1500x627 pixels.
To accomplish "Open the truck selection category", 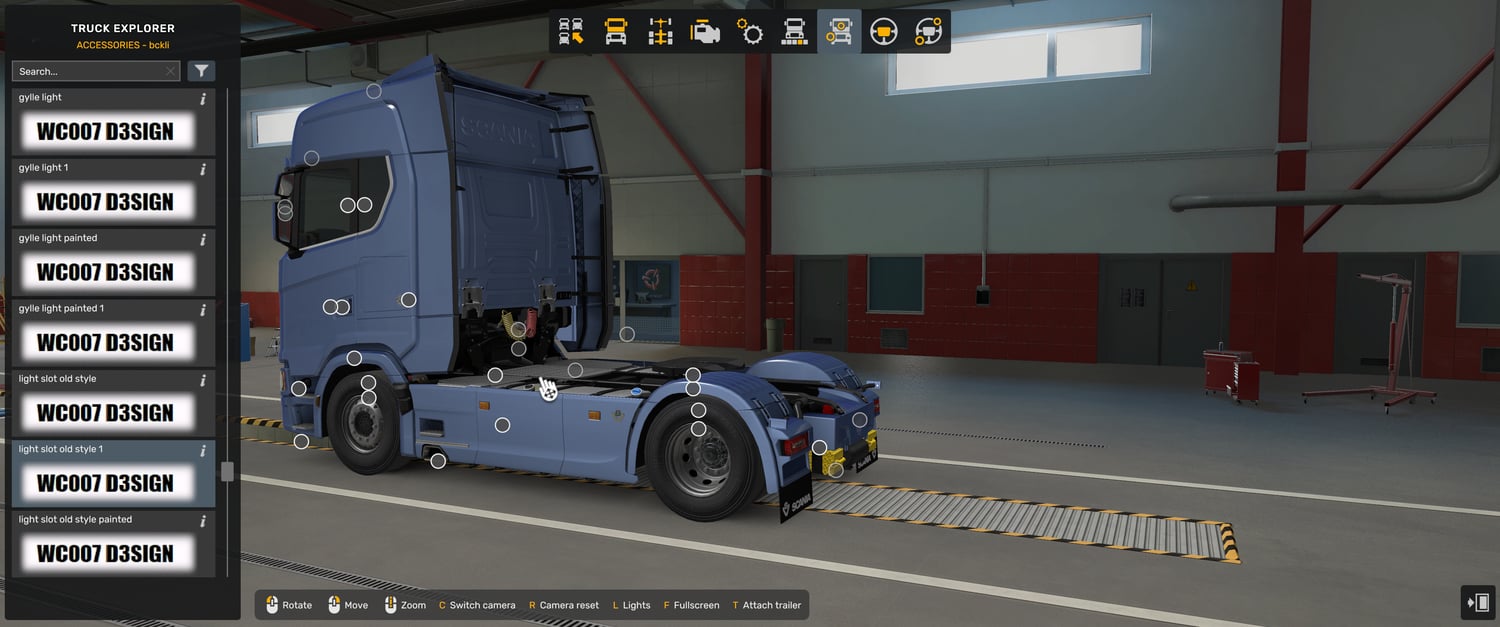I will click(571, 32).
